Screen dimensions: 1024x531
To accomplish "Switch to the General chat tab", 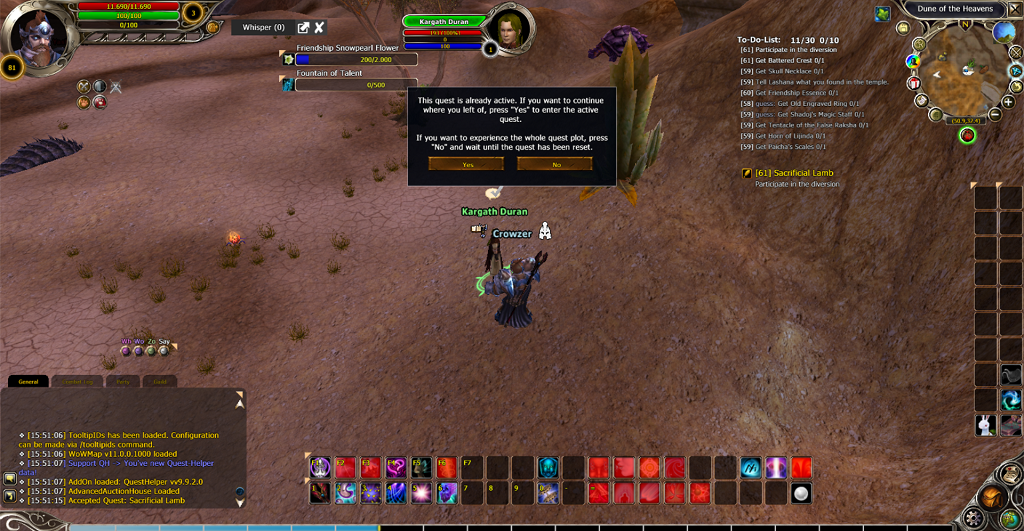I will [x=27, y=381].
